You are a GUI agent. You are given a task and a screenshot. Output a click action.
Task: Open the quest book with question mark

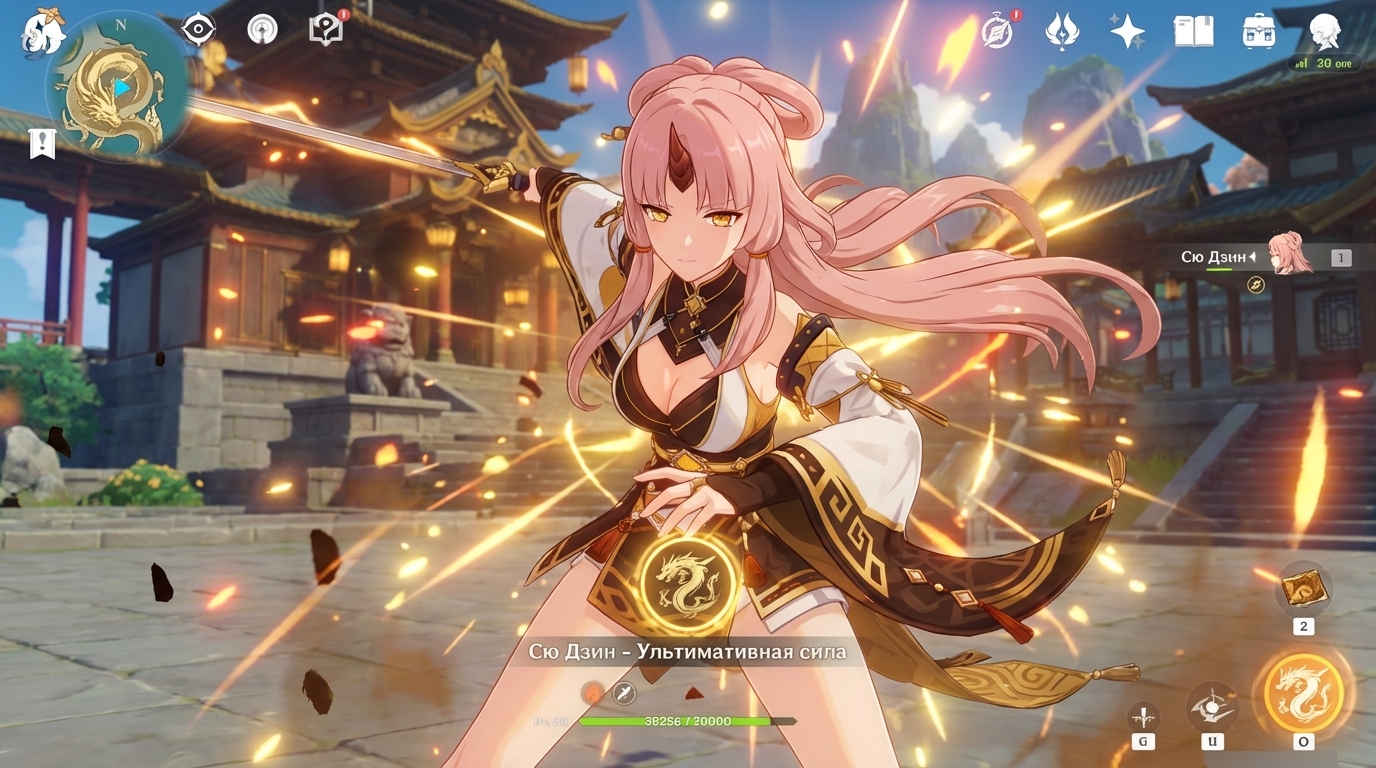tap(326, 29)
